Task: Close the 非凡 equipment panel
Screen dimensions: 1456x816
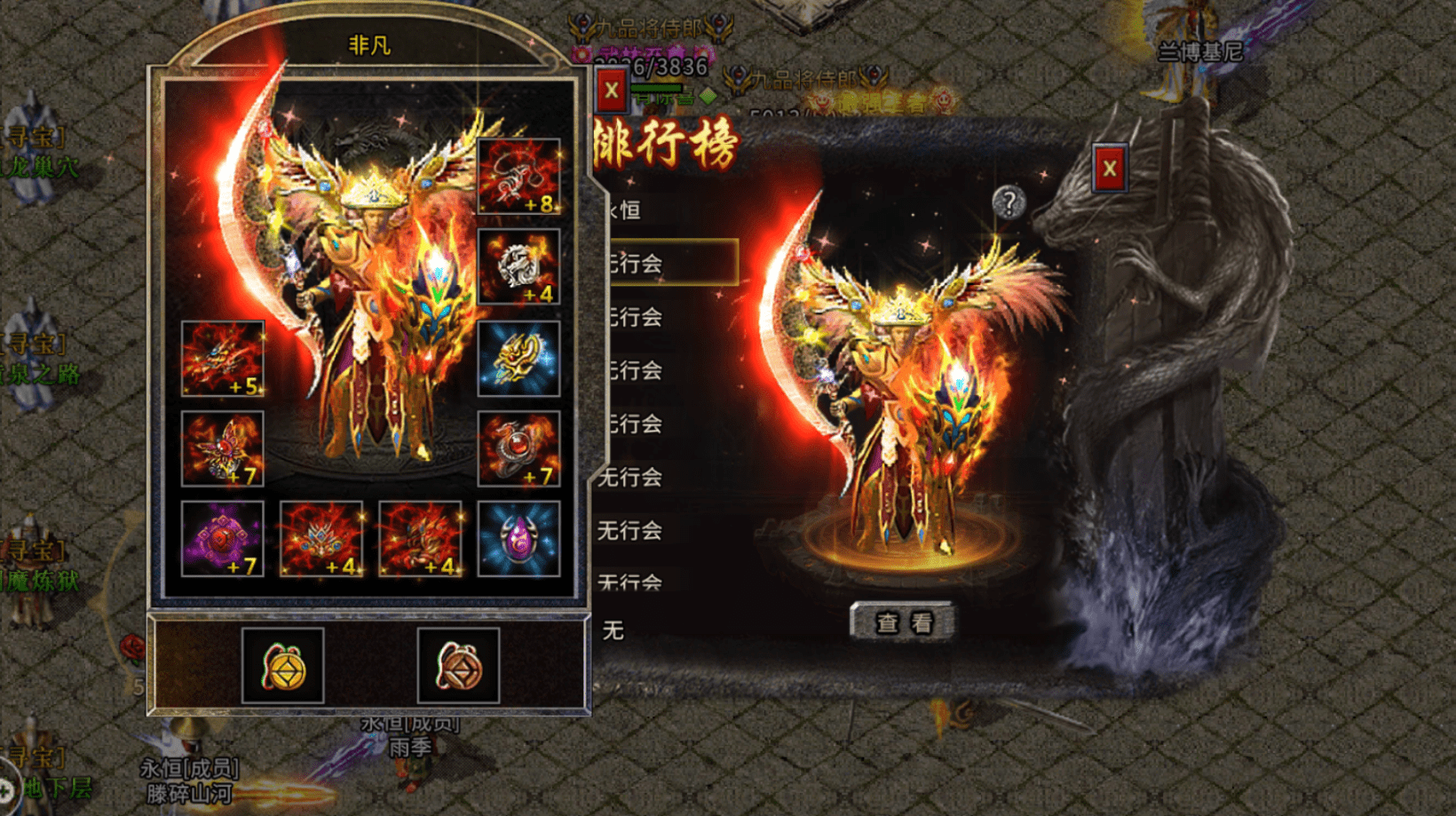Action: pyautogui.click(x=611, y=91)
